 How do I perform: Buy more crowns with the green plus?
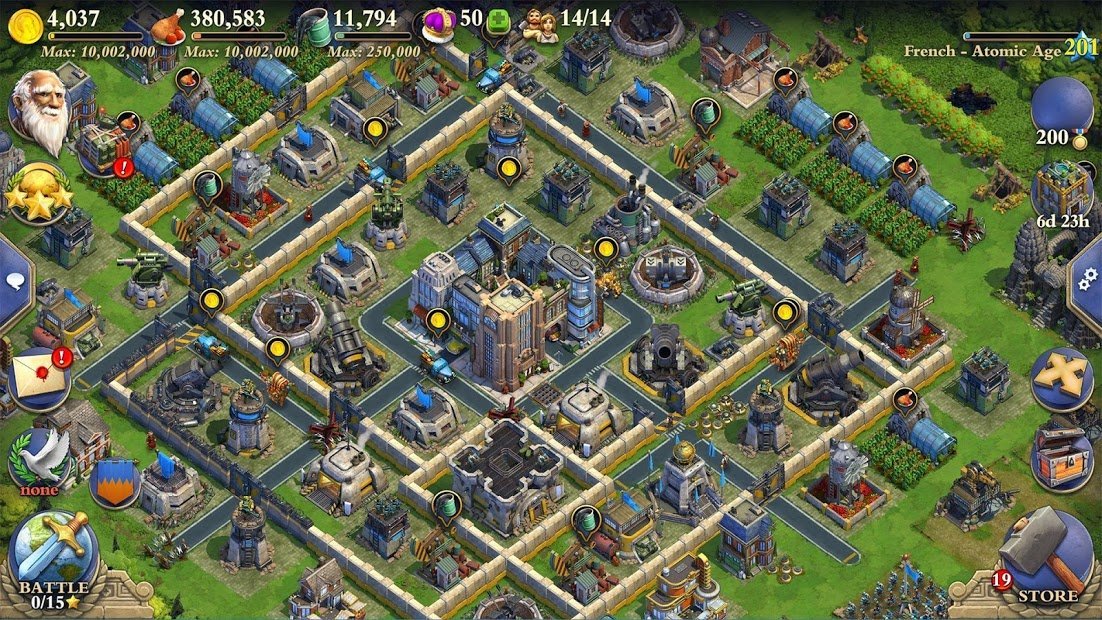tap(498, 21)
